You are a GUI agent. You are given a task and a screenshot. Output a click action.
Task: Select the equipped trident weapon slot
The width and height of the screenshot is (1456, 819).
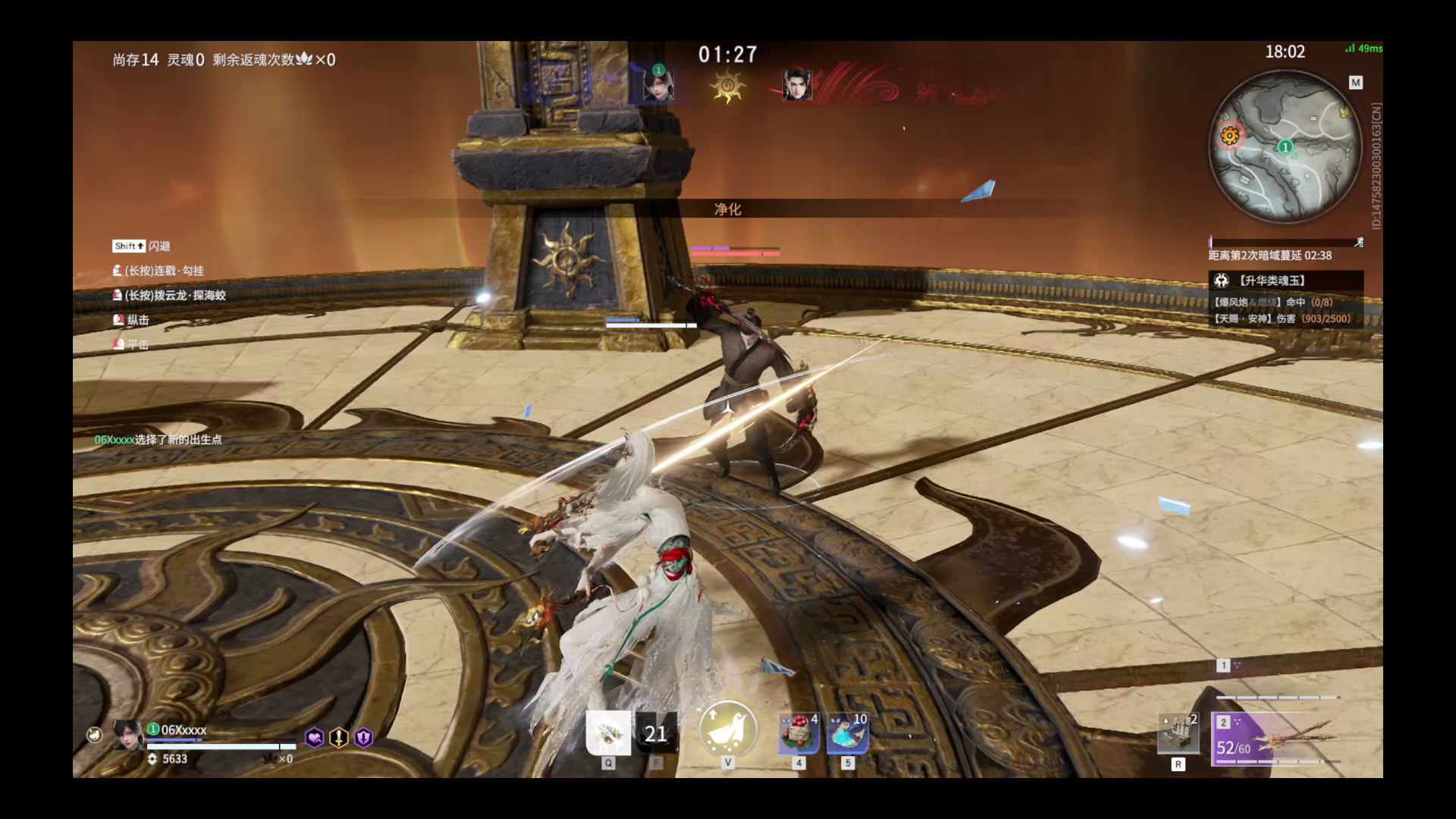pos(1276,738)
